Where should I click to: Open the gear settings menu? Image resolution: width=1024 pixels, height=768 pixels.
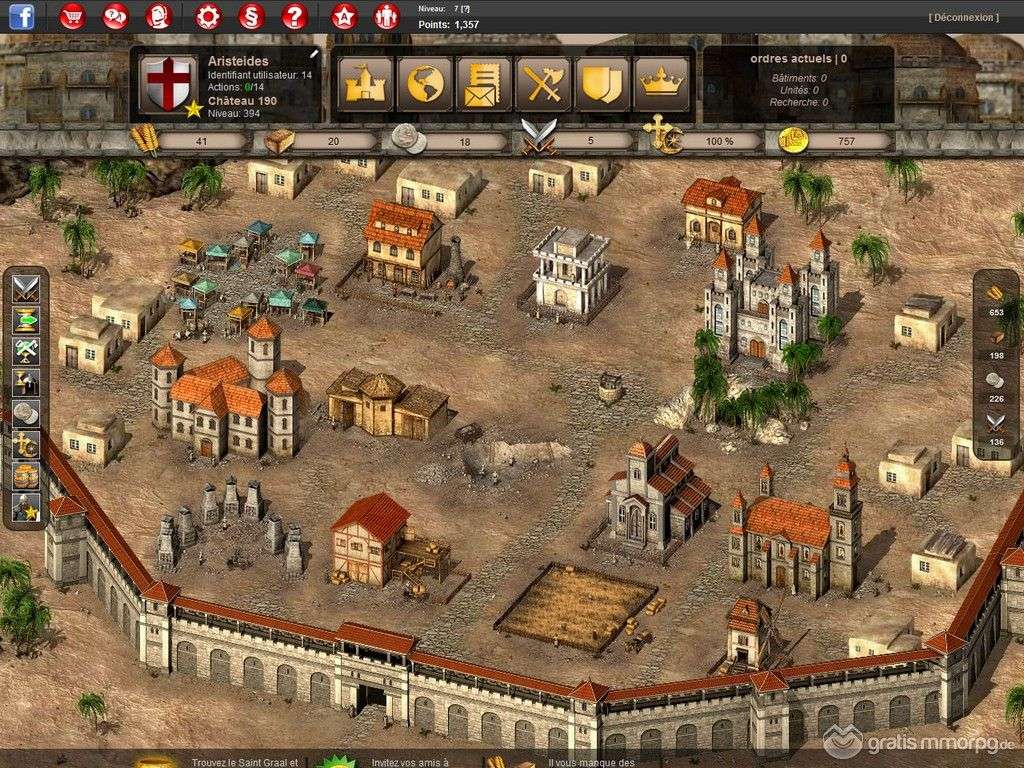(207, 16)
